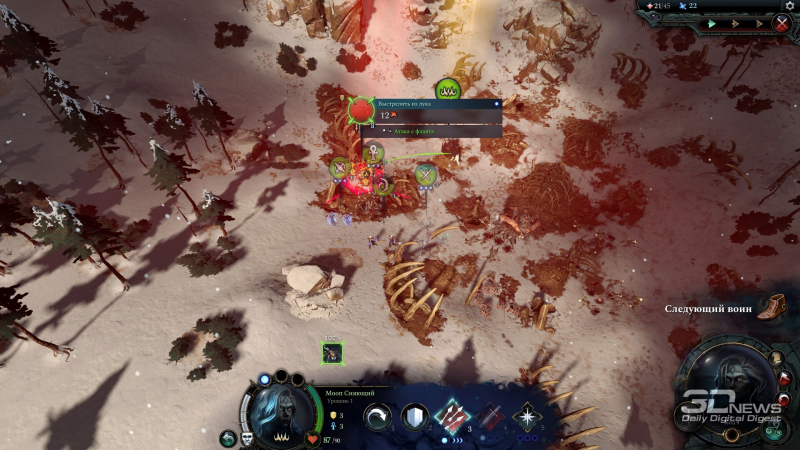Choose the red sword melee ability

490,417
